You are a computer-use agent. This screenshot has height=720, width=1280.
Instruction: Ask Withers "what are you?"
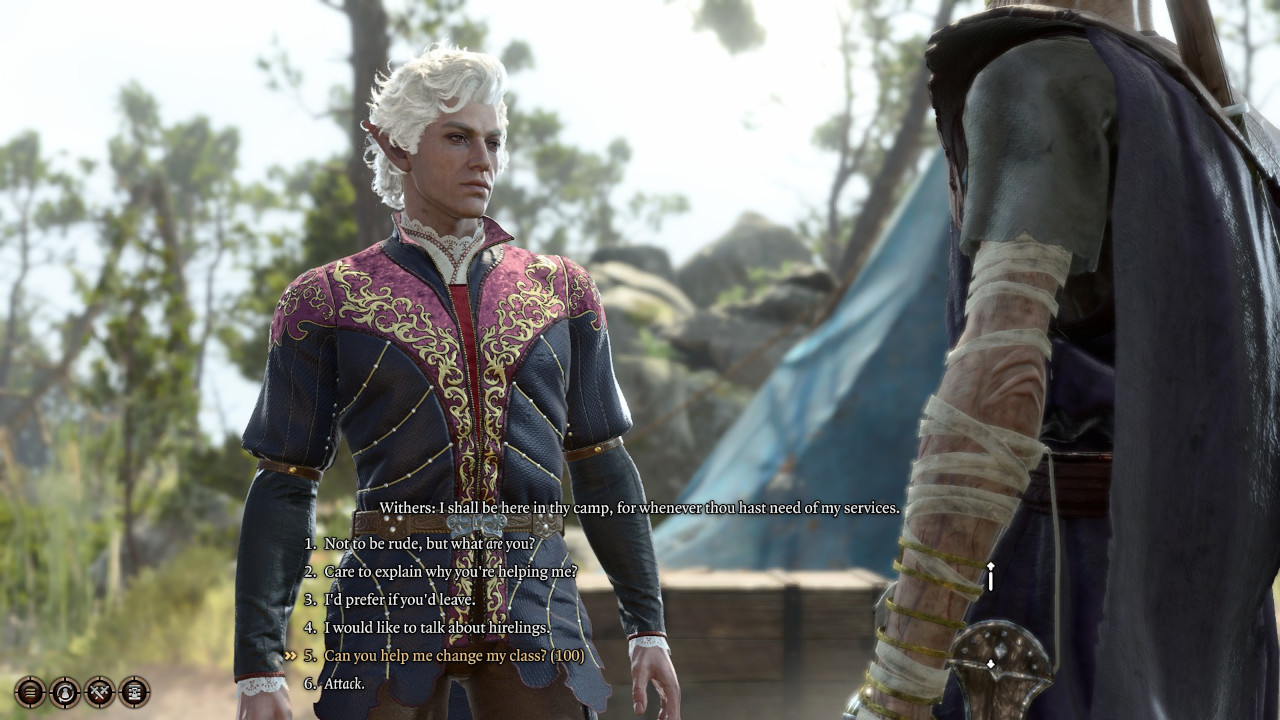[x=429, y=544]
